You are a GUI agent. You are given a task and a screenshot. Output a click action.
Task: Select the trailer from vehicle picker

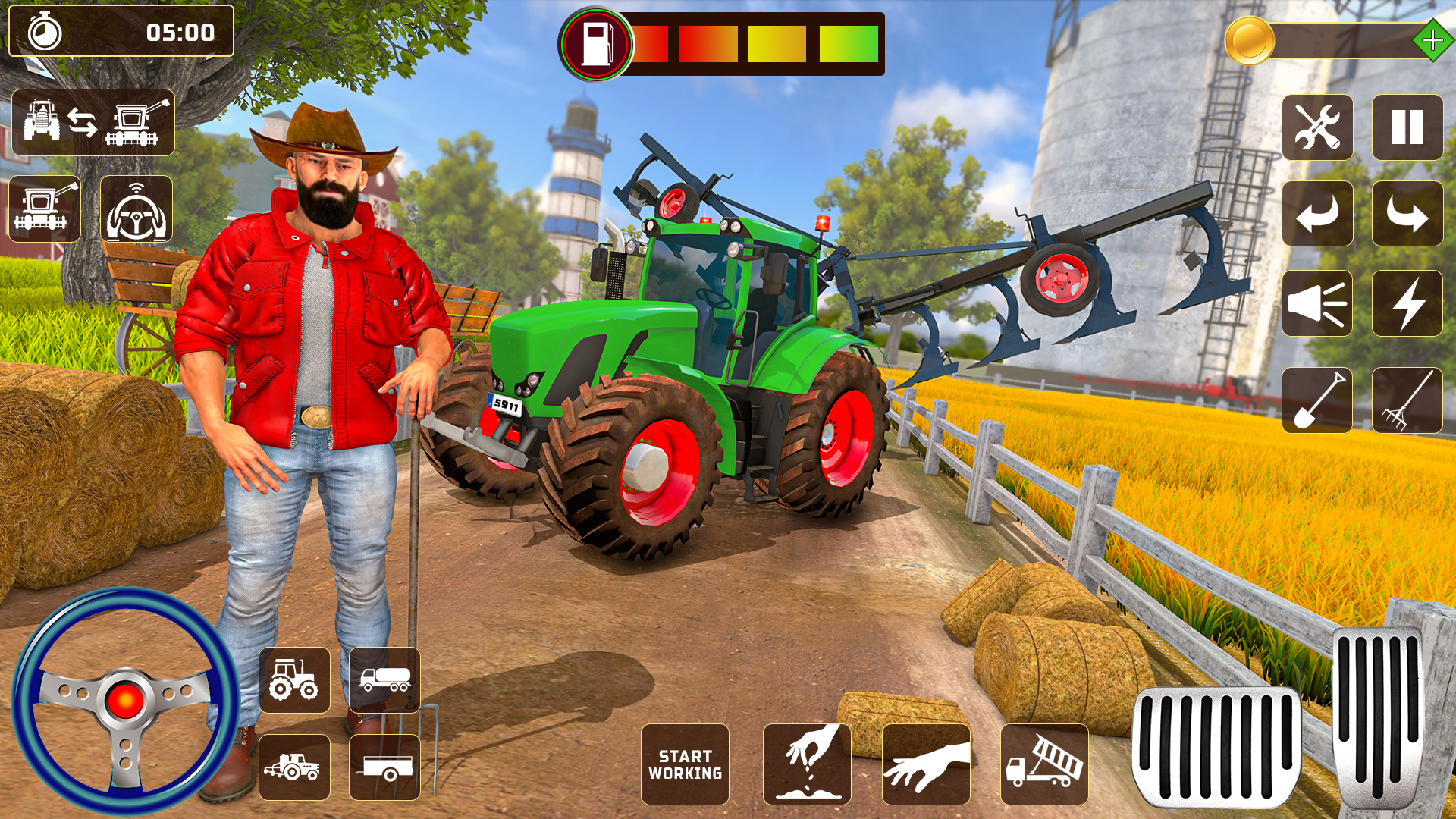pyautogui.click(x=387, y=768)
